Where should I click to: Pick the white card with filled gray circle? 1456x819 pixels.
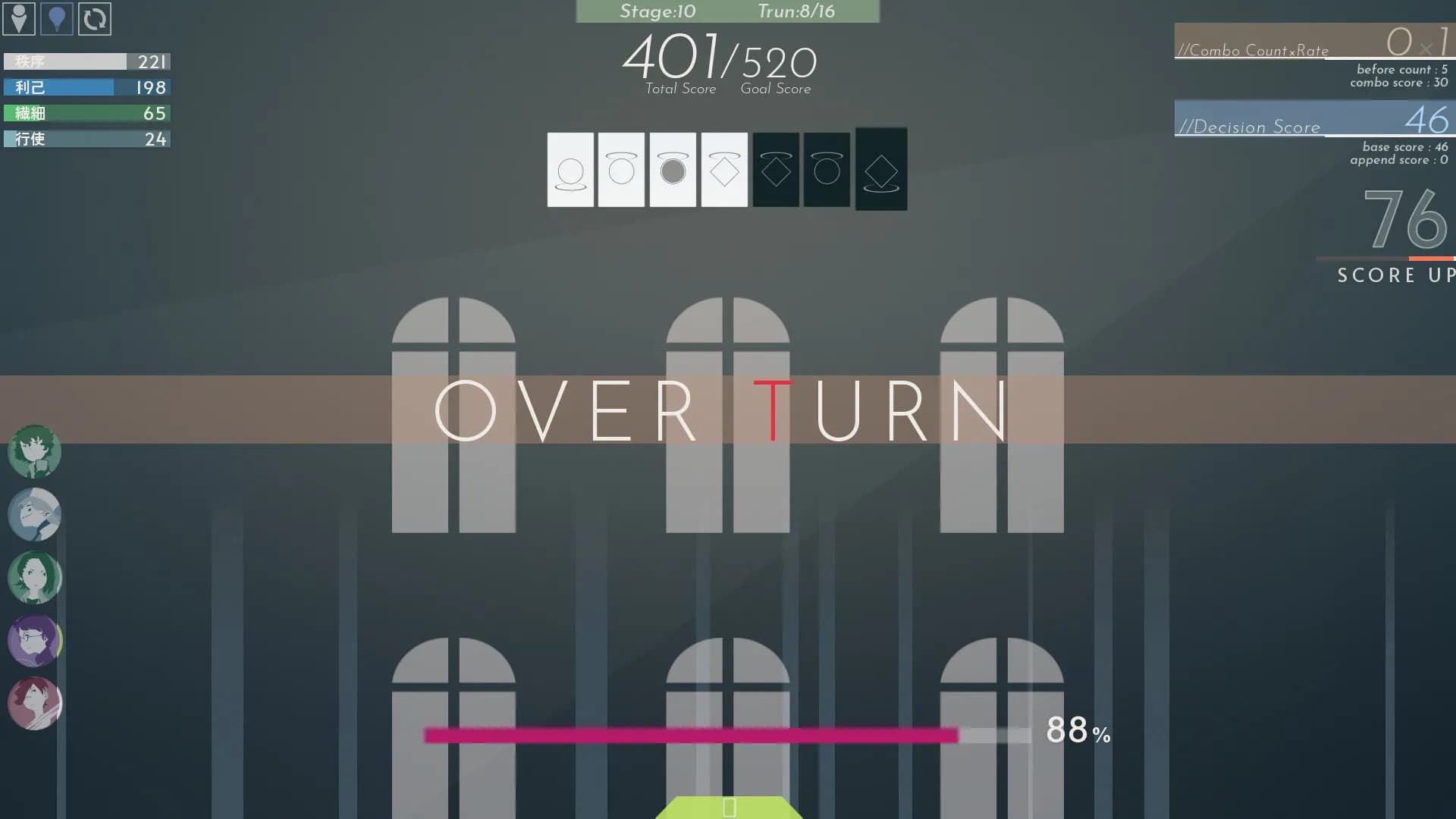(x=672, y=170)
